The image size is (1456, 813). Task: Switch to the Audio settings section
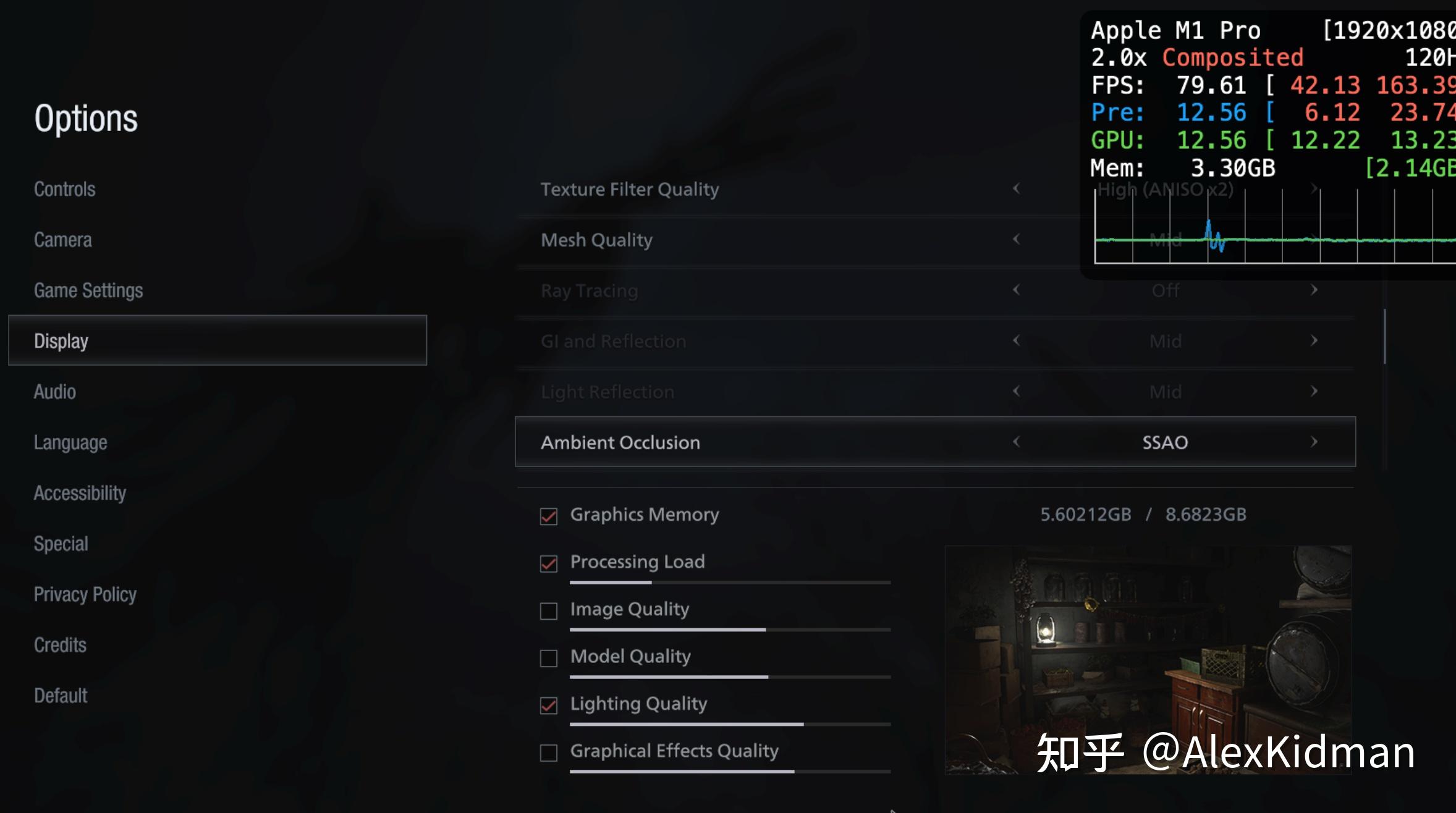pyautogui.click(x=54, y=391)
